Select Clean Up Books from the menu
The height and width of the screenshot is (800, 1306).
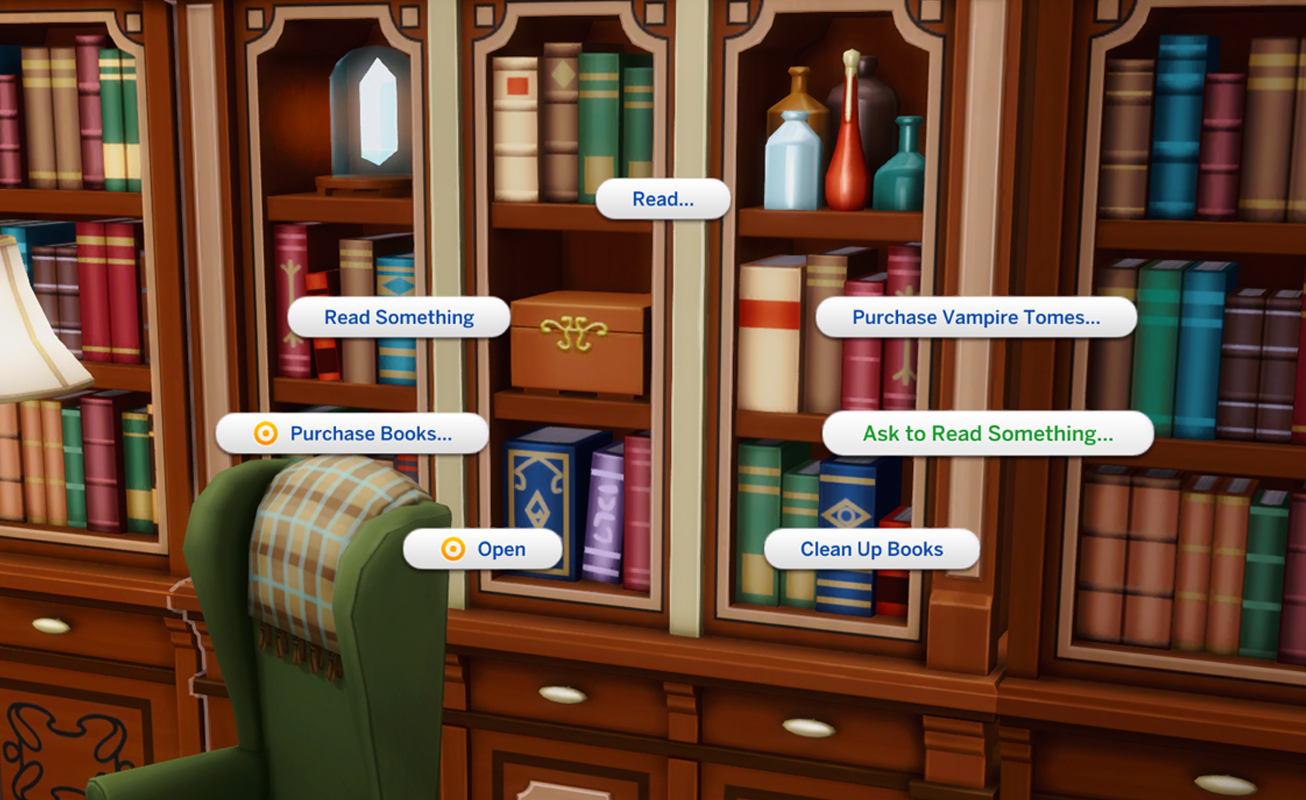[x=870, y=548]
